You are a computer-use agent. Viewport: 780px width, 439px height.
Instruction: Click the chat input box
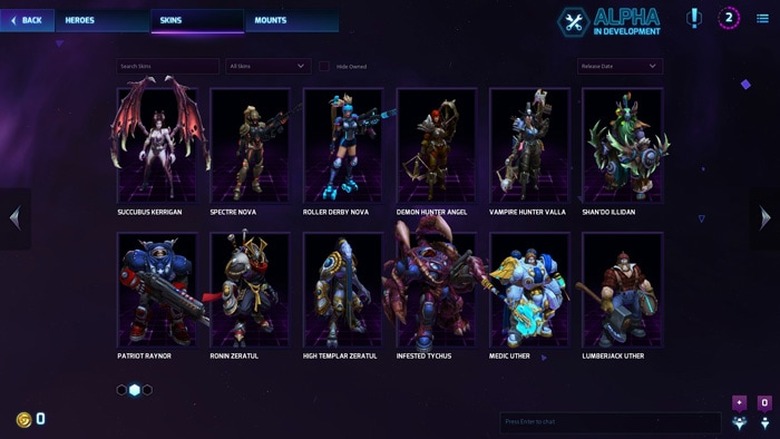pyautogui.click(x=610, y=423)
